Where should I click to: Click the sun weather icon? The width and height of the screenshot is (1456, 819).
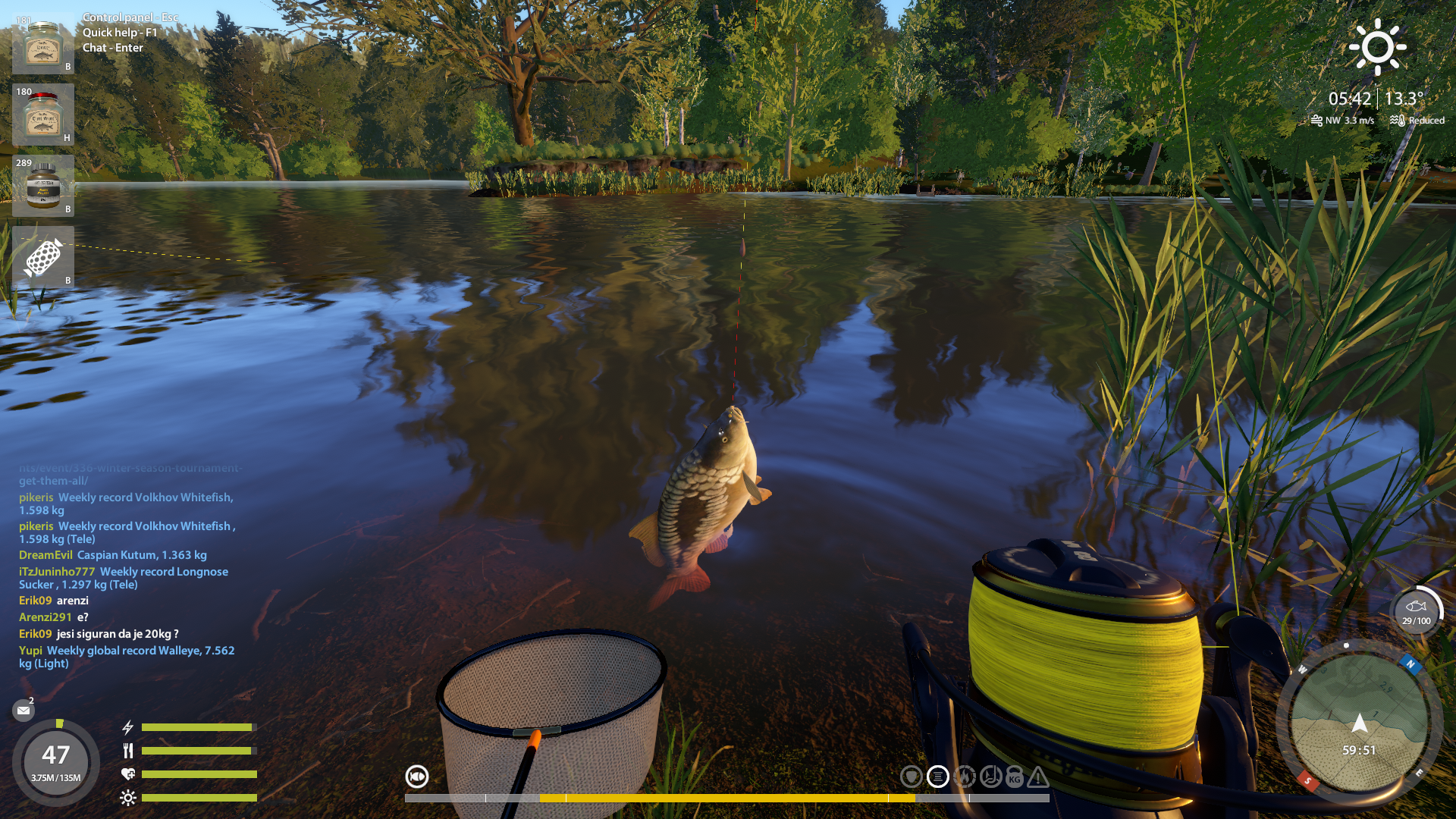click(1377, 47)
